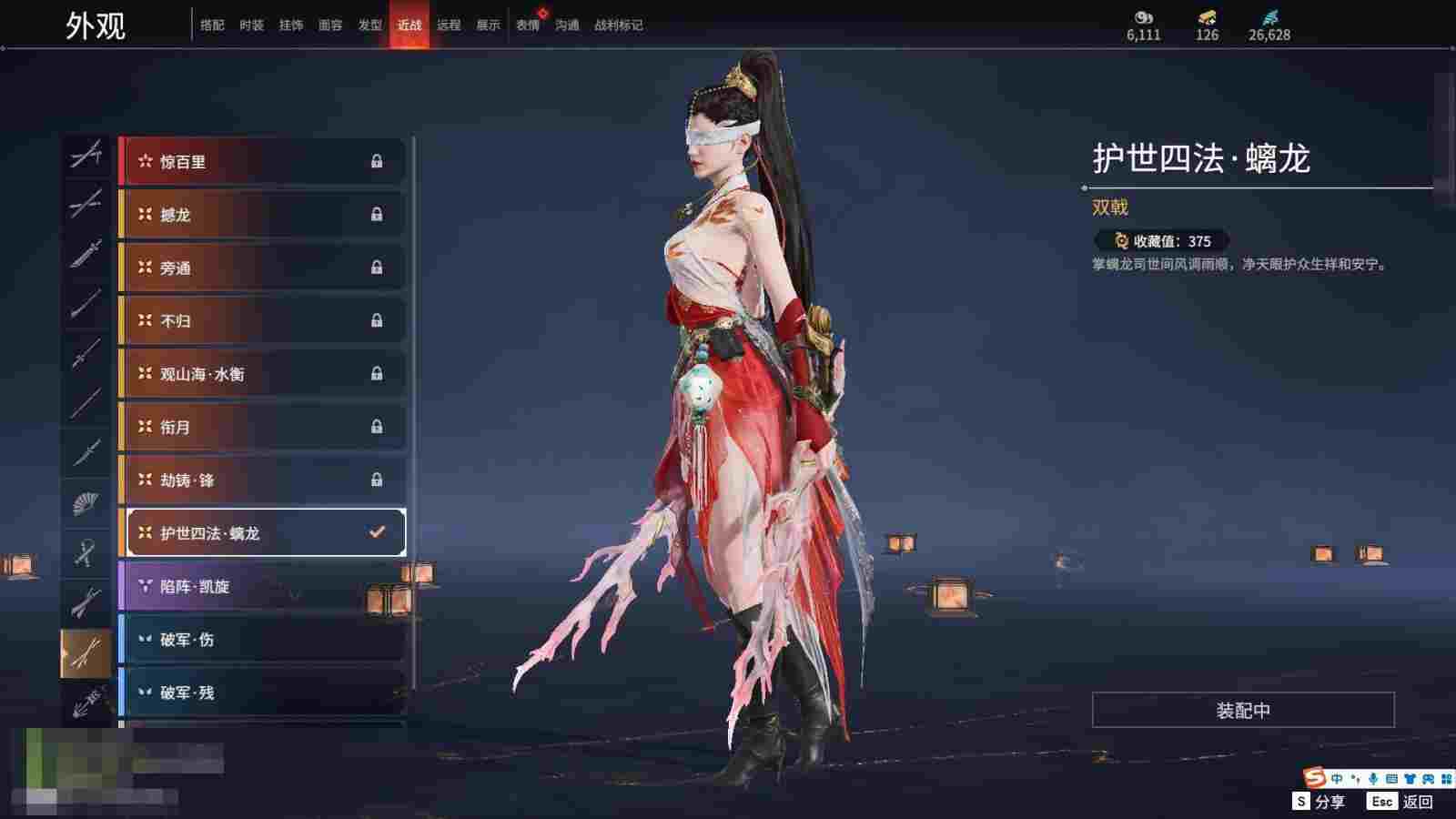Open the 搭配 tab

[212, 25]
